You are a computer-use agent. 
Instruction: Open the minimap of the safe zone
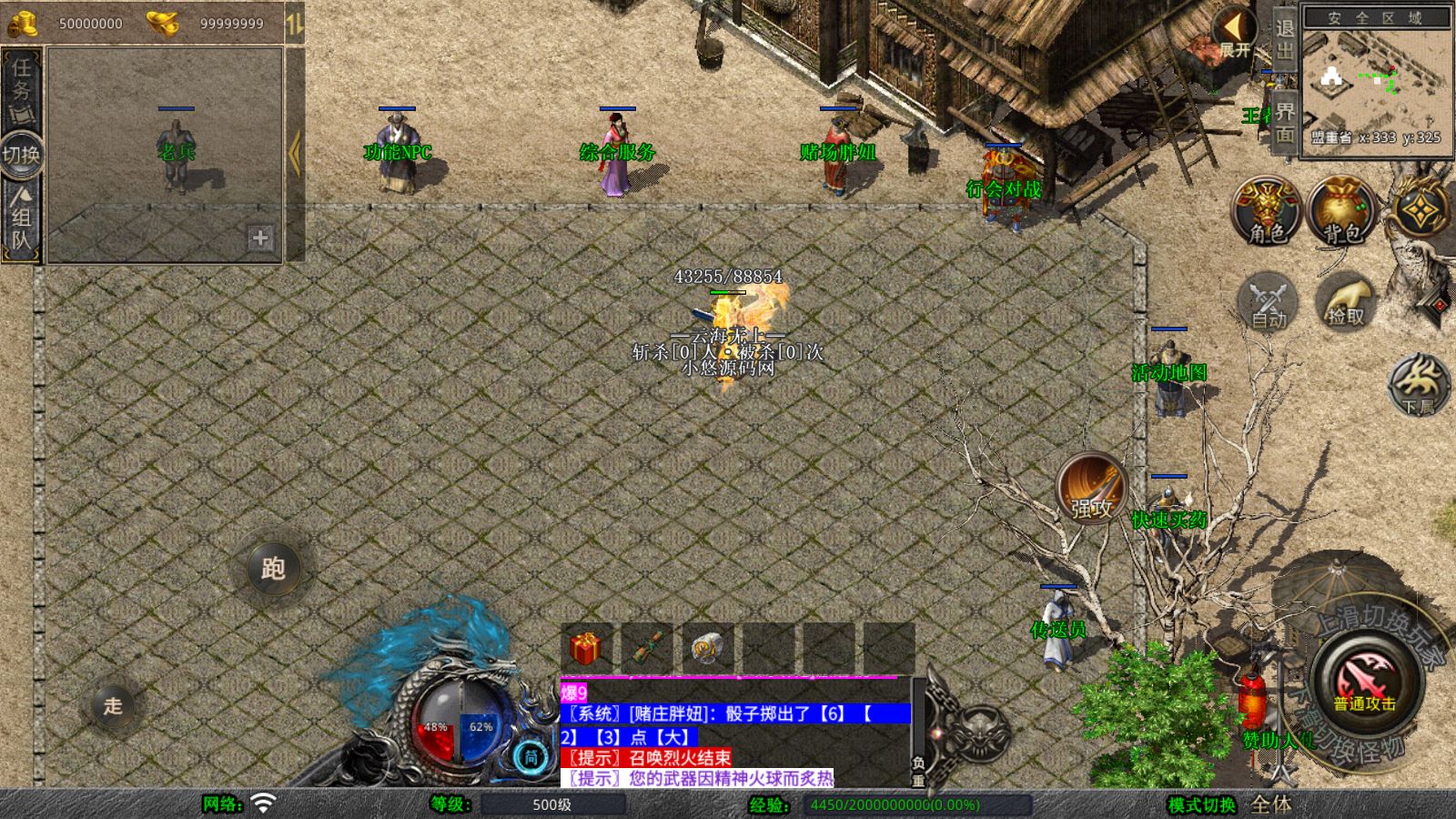click(x=1376, y=82)
